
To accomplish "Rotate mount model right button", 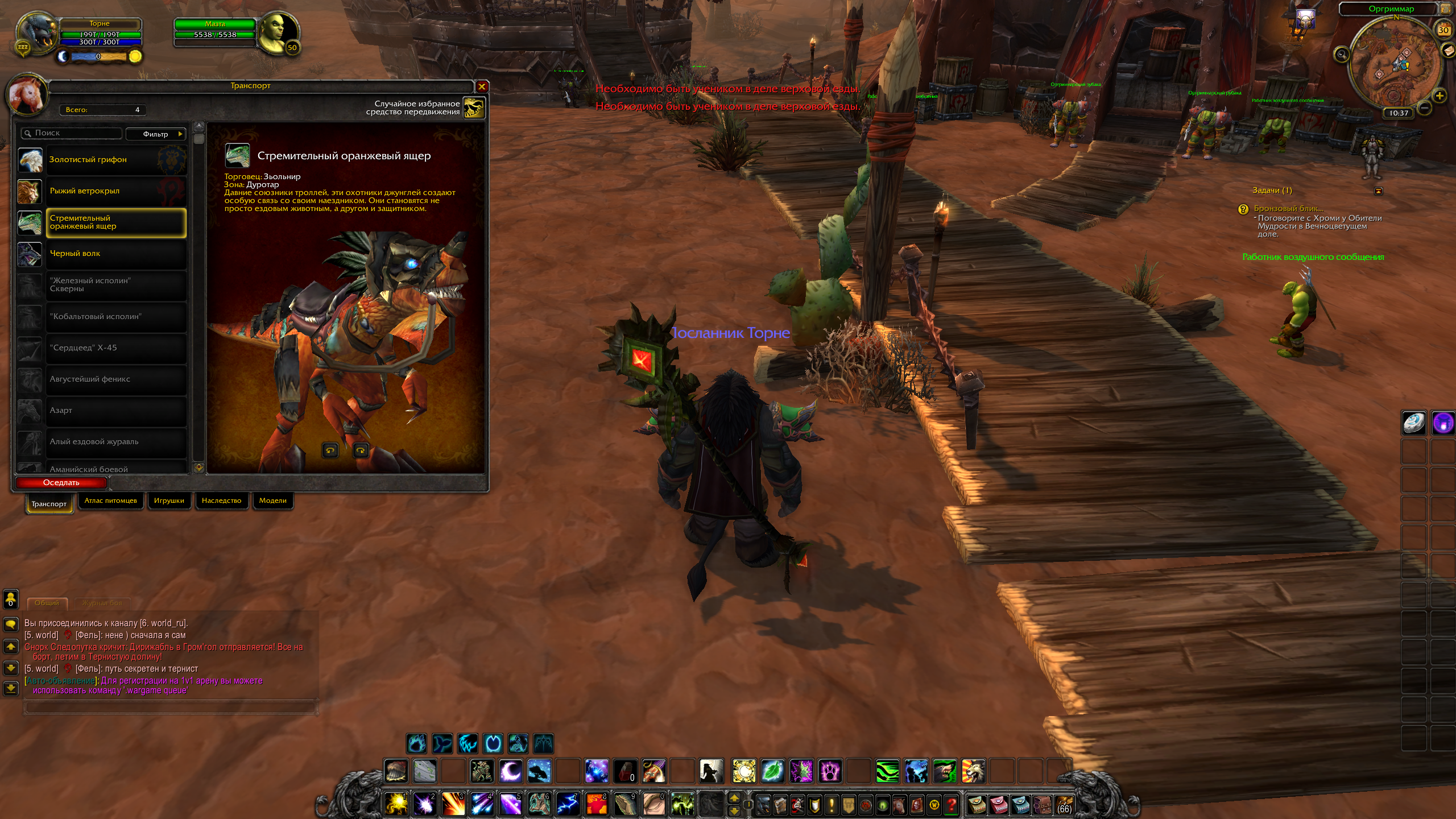I will pos(361,451).
